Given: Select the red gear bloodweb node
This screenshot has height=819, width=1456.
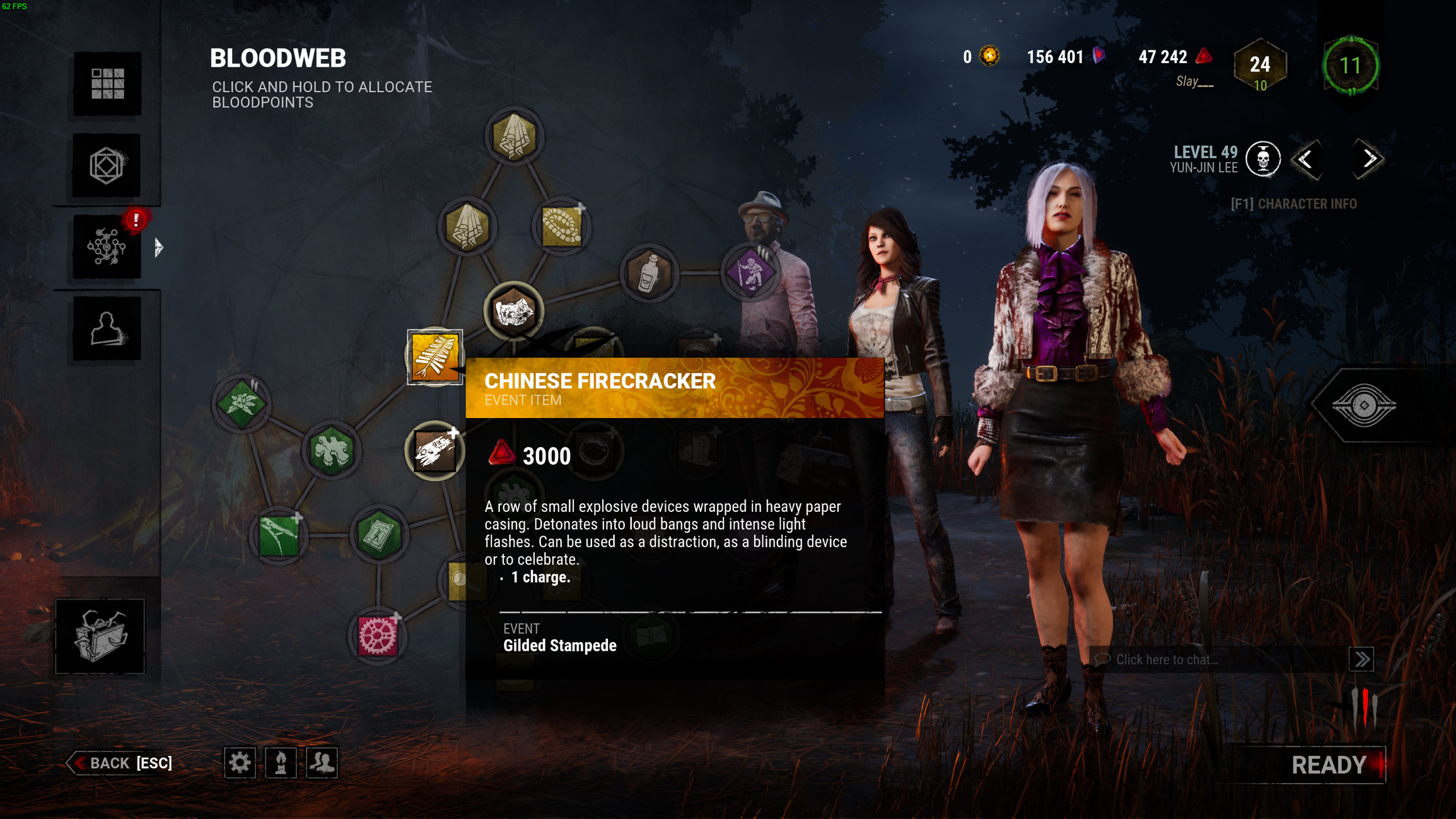Looking at the screenshot, I should coord(378,636).
